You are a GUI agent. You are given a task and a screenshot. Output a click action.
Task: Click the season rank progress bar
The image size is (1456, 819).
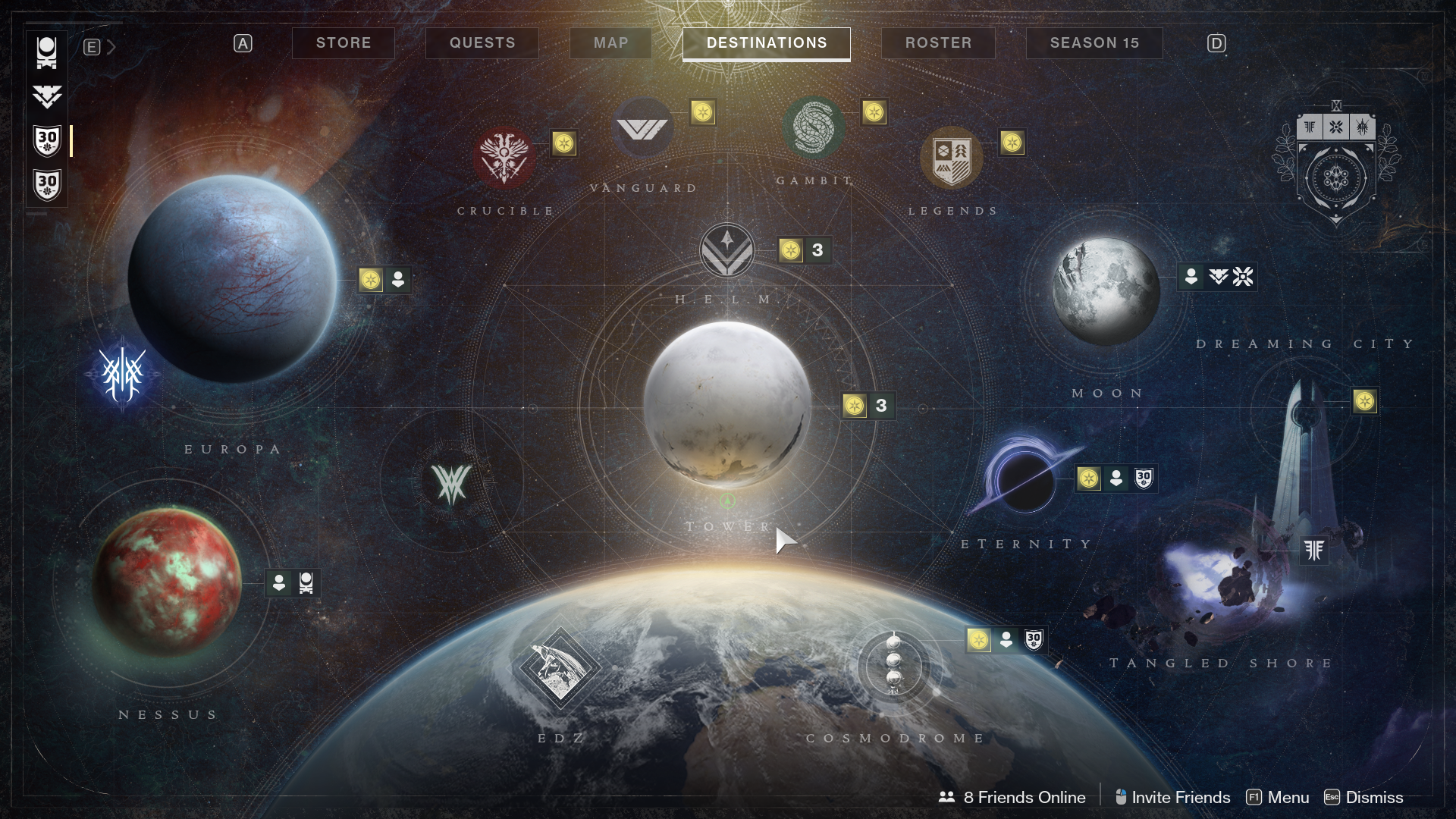[72, 141]
